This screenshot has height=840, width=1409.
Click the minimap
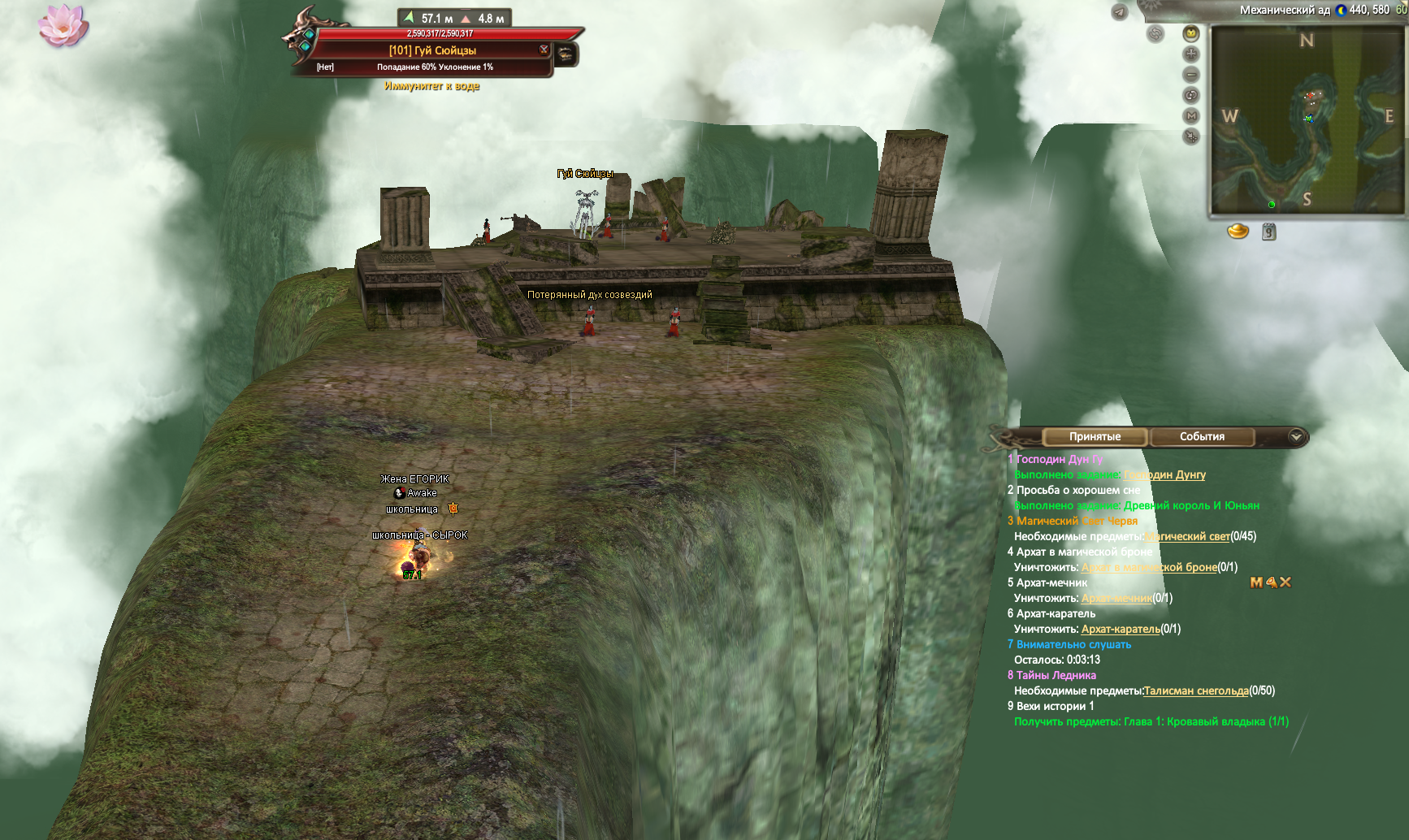(x=1307, y=120)
